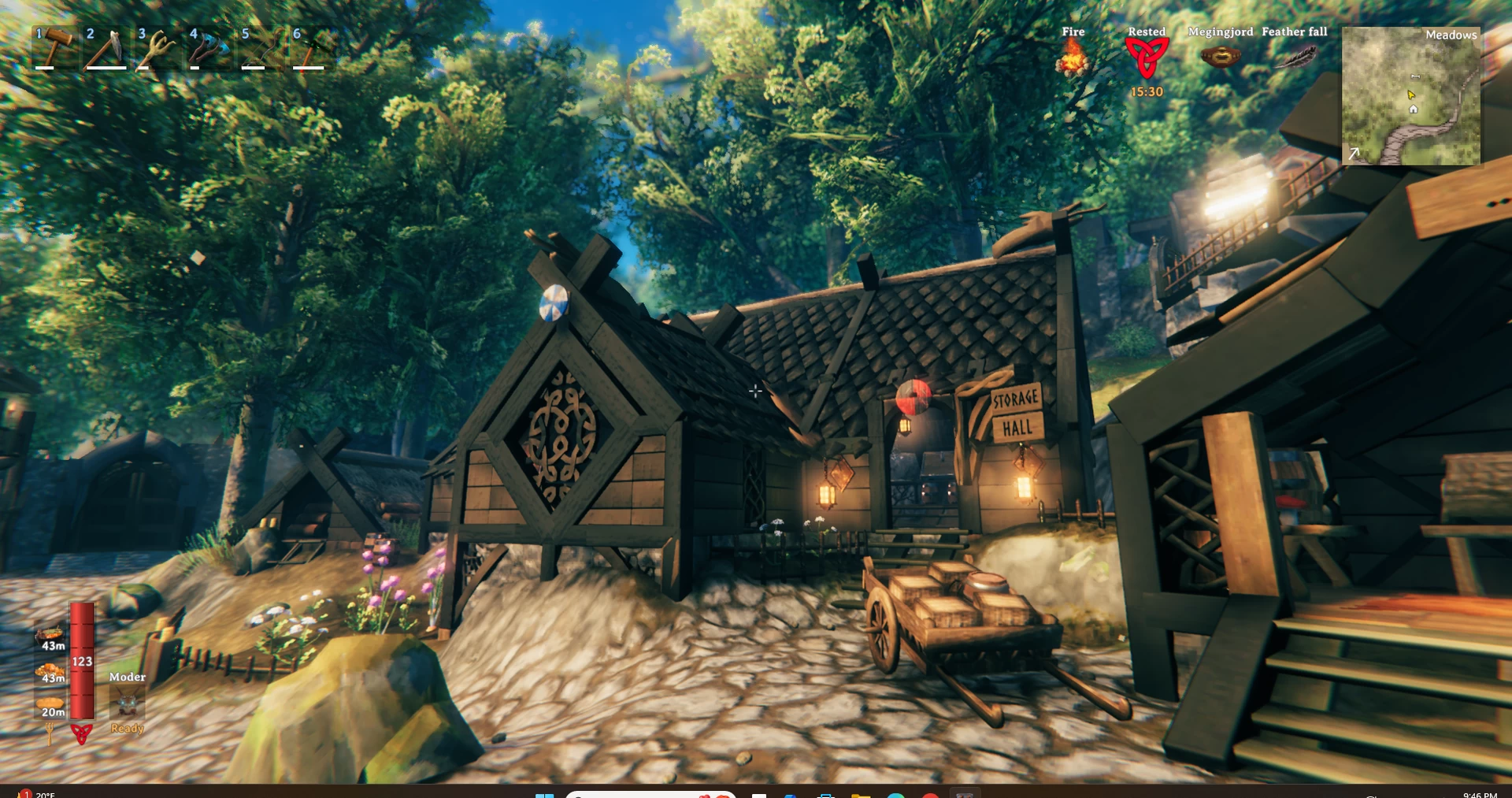This screenshot has width=1512, height=798.
Task: Click the Rested status effect icon
Action: (x=1147, y=58)
